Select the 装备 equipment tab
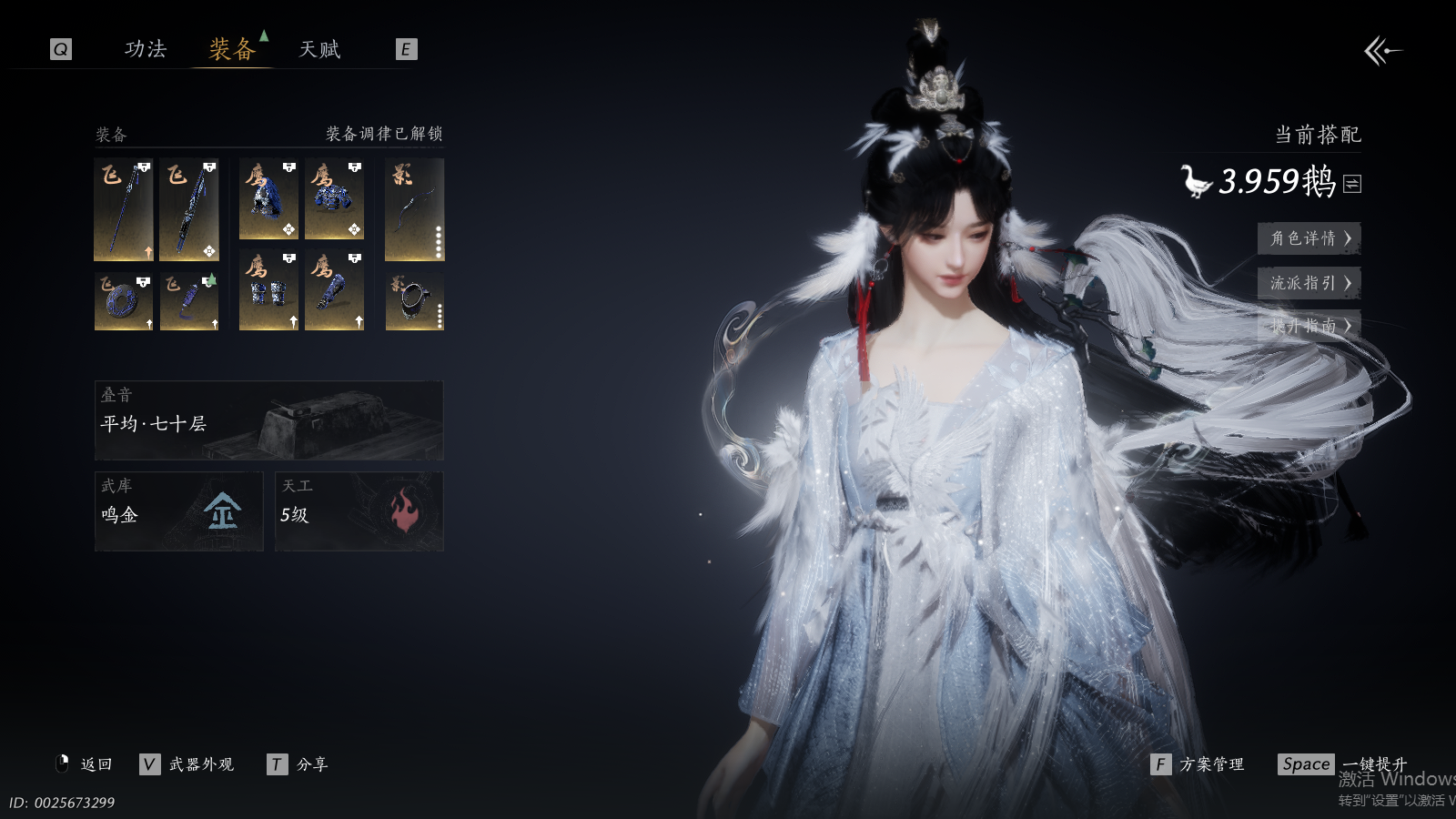The width and height of the screenshot is (1456, 819). (x=232, y=49)
